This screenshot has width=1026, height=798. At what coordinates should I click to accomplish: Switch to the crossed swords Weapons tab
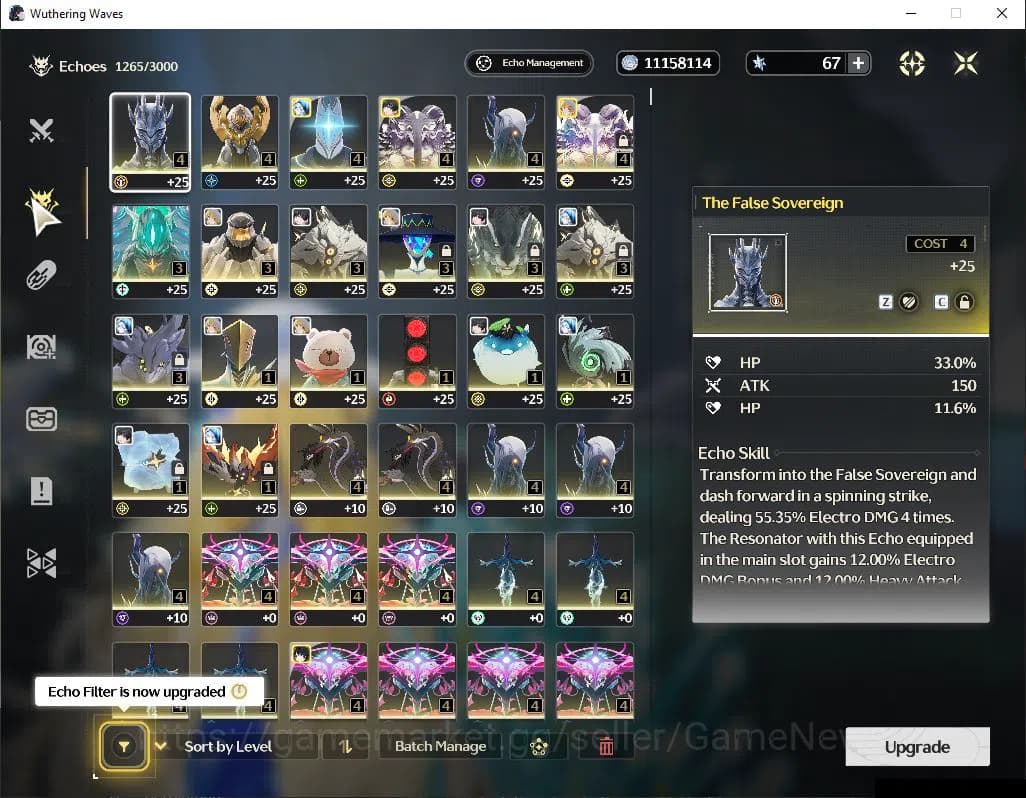[x=41, y=130]
